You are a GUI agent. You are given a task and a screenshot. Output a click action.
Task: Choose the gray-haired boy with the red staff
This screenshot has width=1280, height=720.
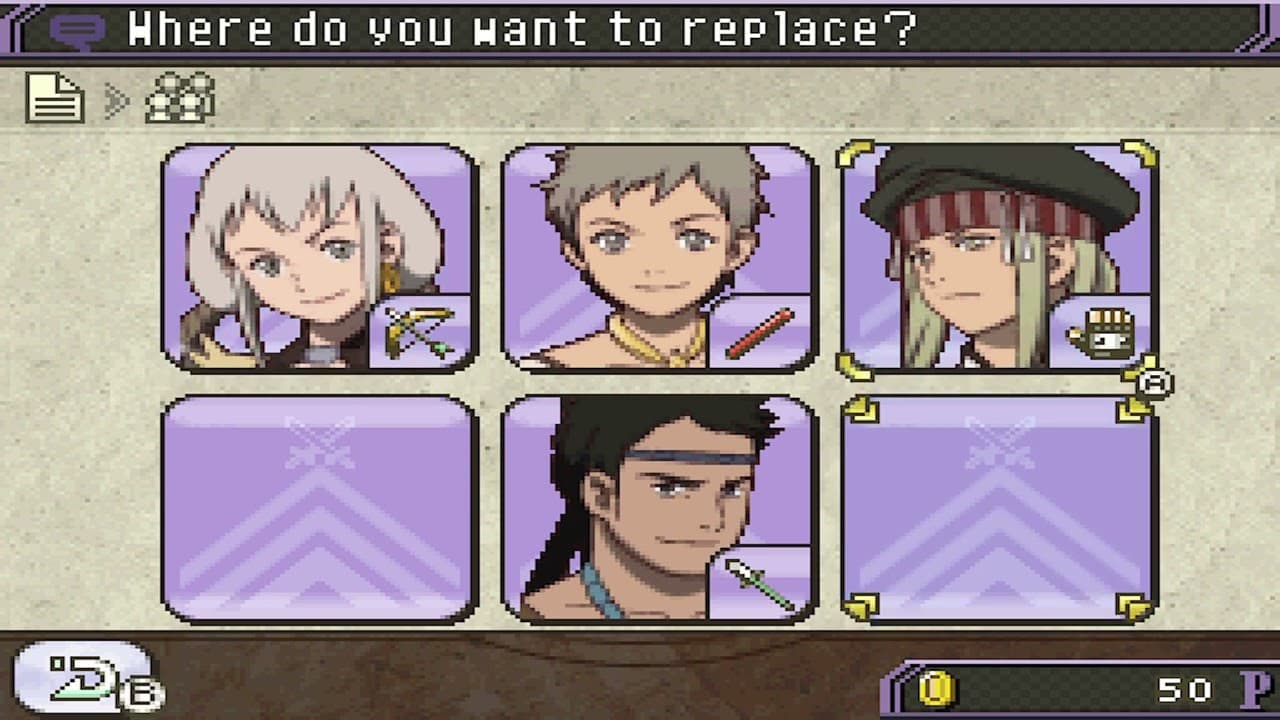click(x=659, y=257)
